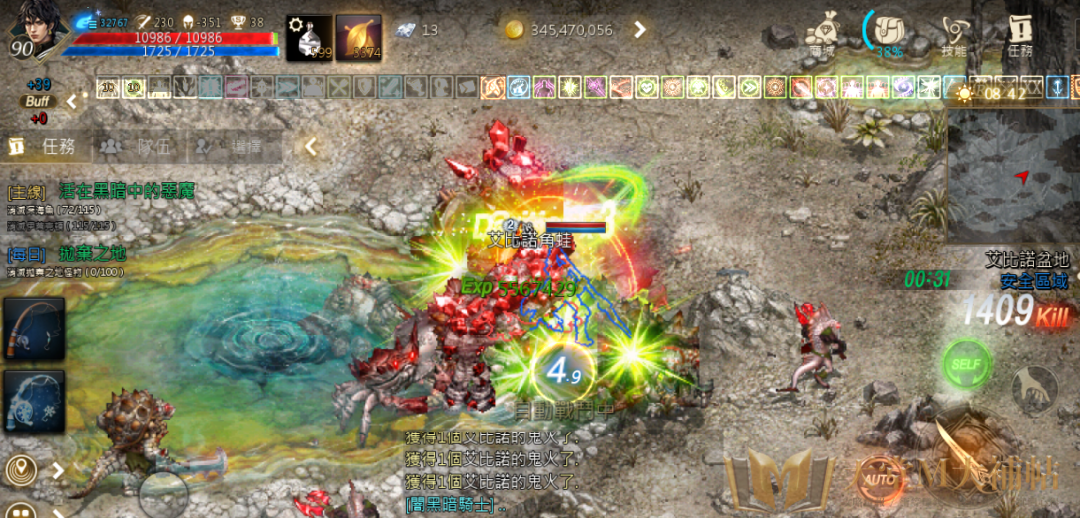
Task: Tap the green SELF target button
Action: tap(967, 364)
